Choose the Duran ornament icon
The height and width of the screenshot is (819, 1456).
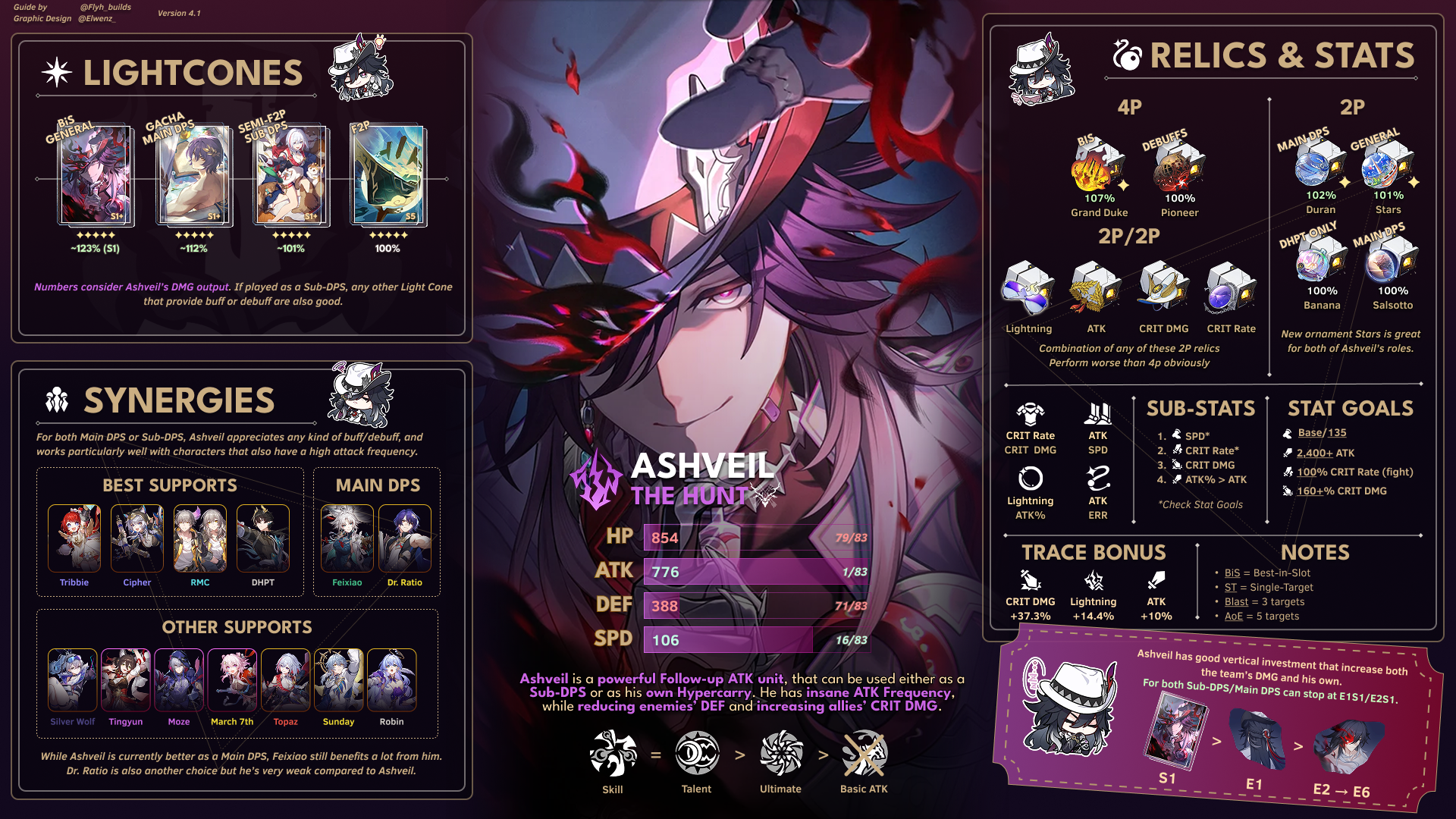point(1320,163)
